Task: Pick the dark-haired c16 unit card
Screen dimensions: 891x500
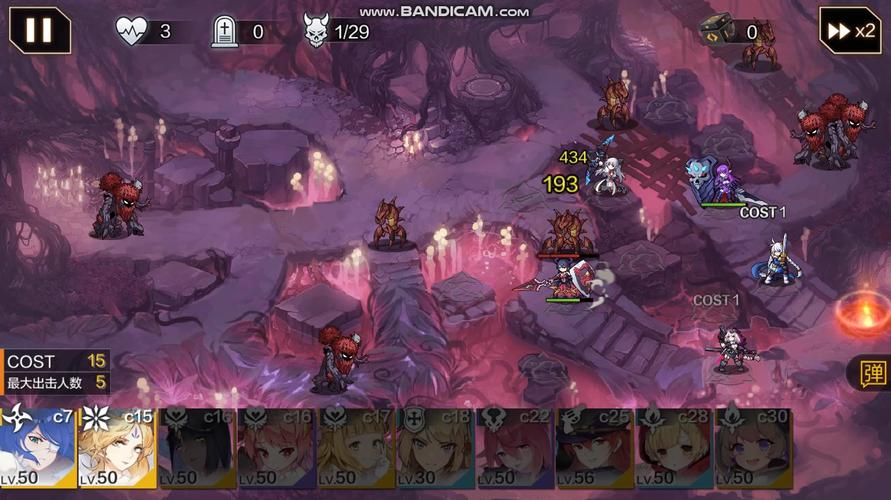Action: click(x=196, y=448)
